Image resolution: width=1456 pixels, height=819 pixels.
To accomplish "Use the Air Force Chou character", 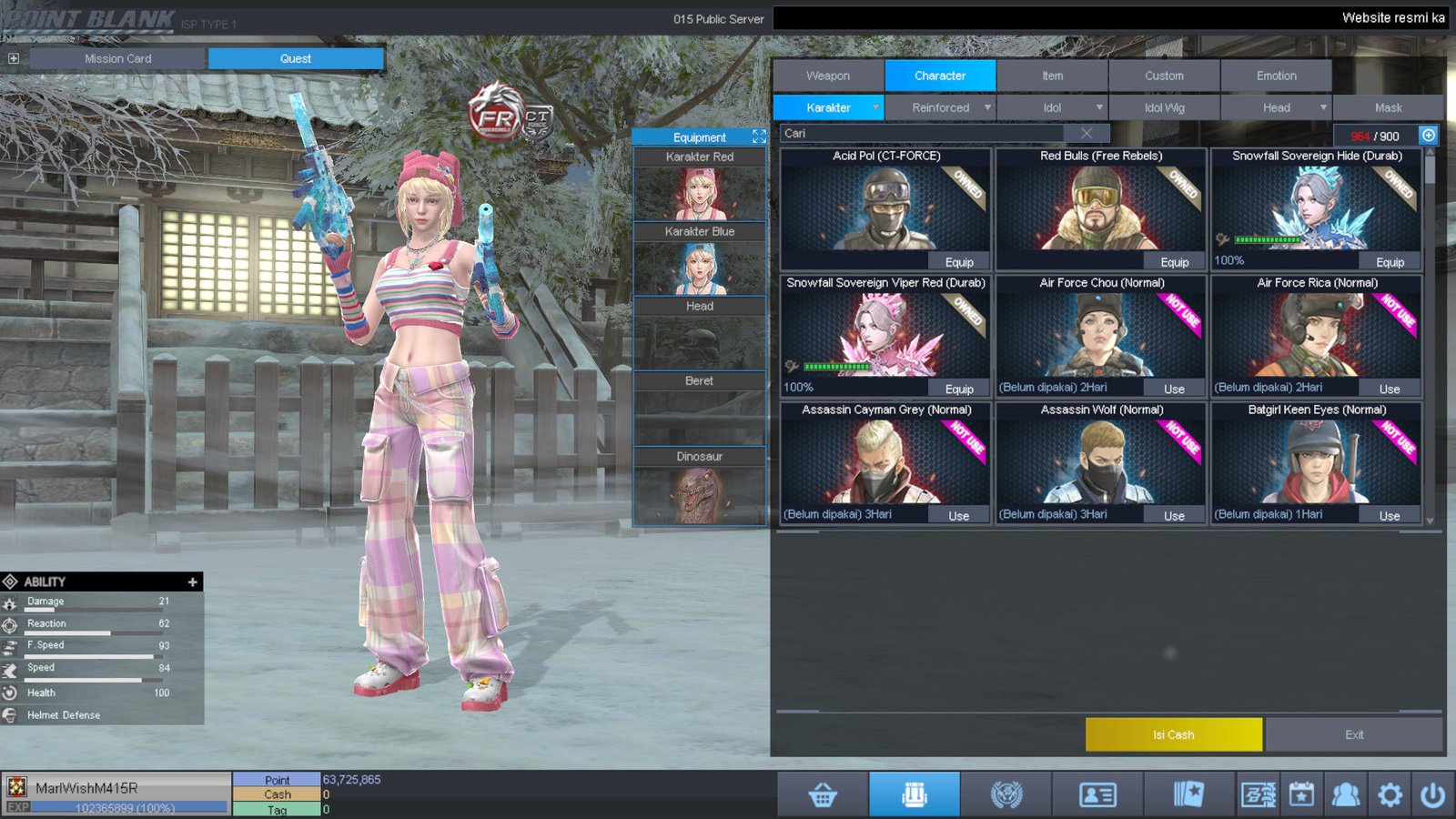I will click(x=1174, y=389).
